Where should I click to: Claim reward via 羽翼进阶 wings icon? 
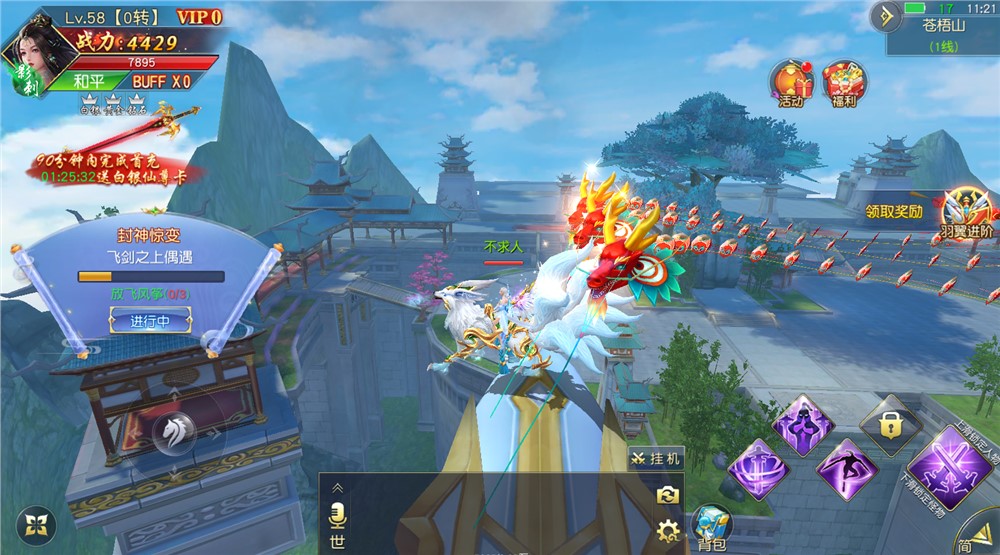click(968, 212)
